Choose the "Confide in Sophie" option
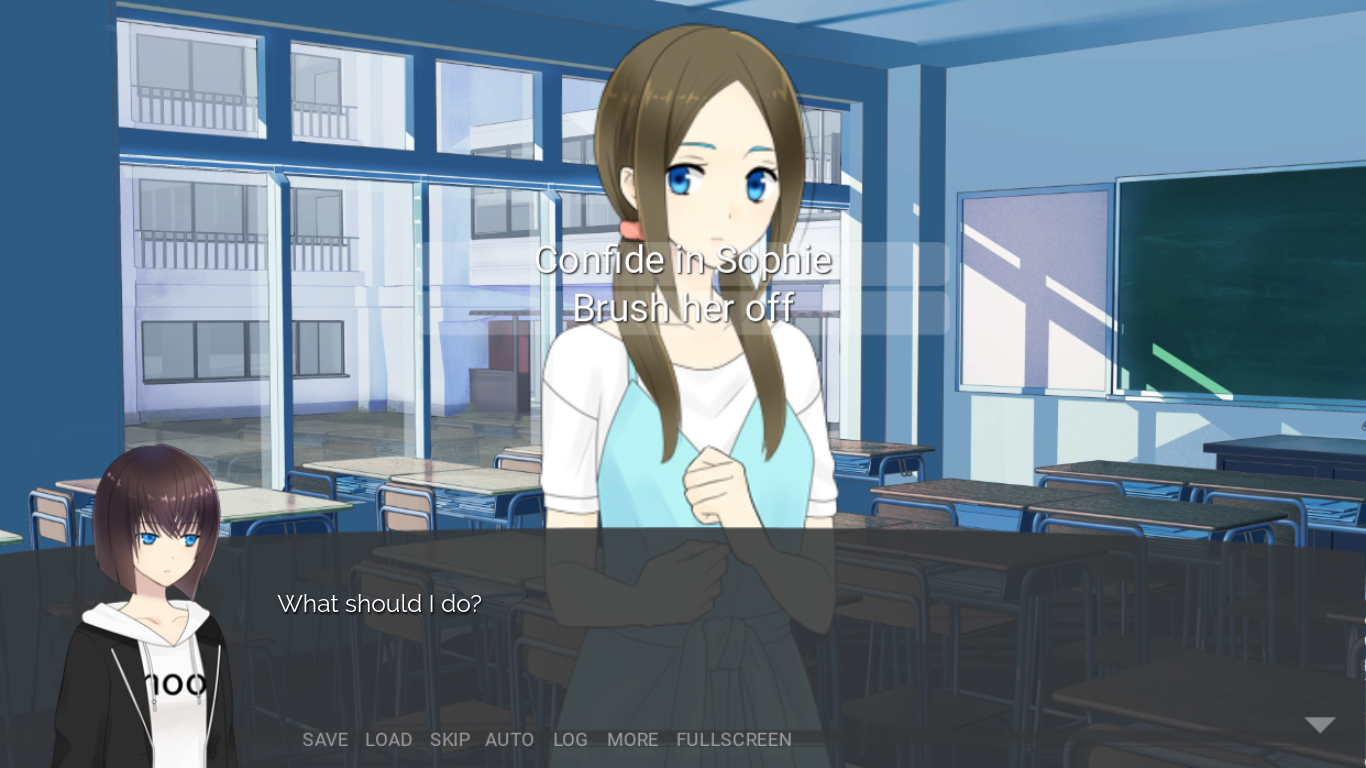 683,261
